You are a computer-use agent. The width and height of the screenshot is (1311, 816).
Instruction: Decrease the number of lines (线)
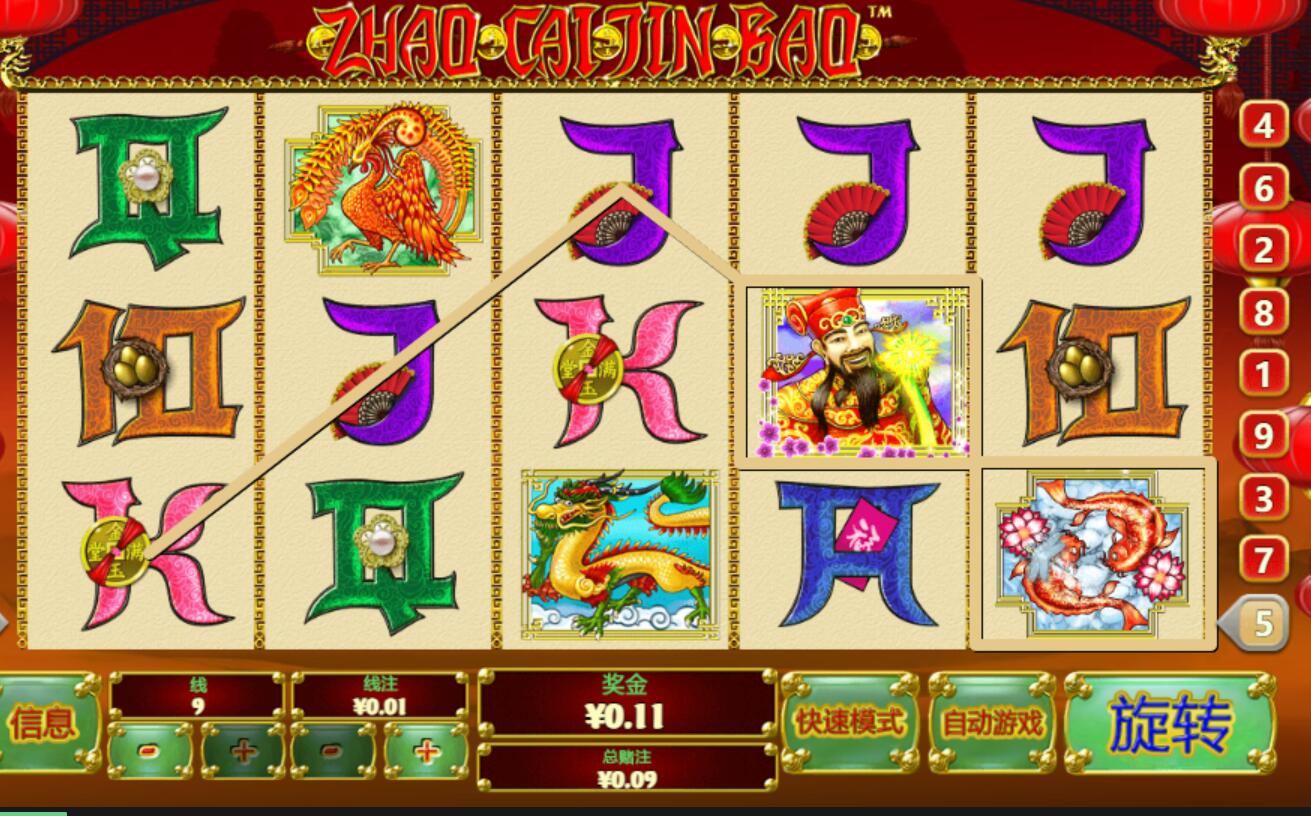150,750
